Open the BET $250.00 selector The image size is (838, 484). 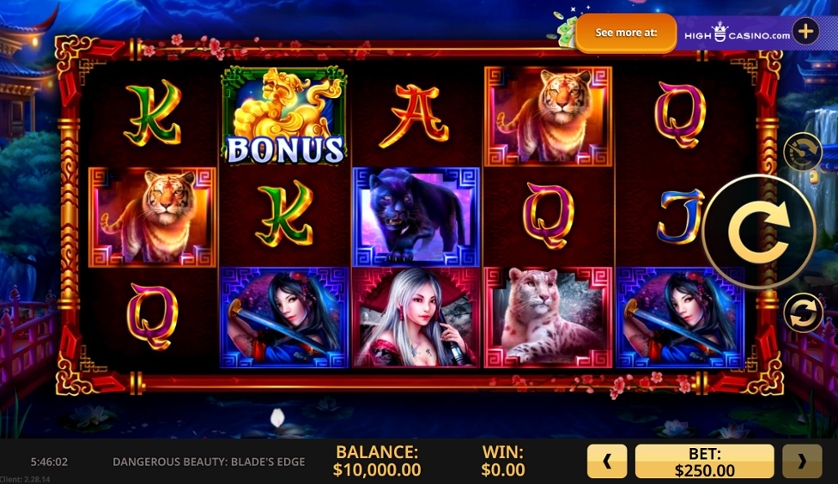(704, 461)
